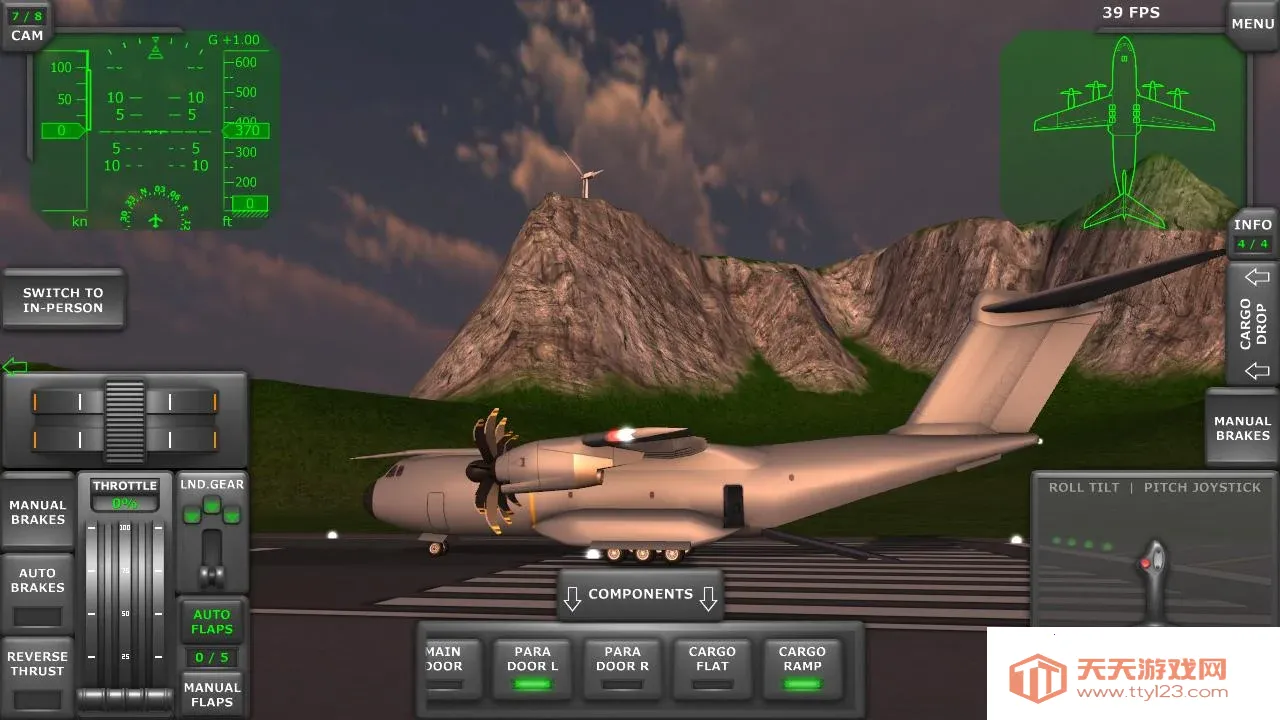Toggle the Cargo Flat component
Screen dimensions: 1280x720
(712, 667)
